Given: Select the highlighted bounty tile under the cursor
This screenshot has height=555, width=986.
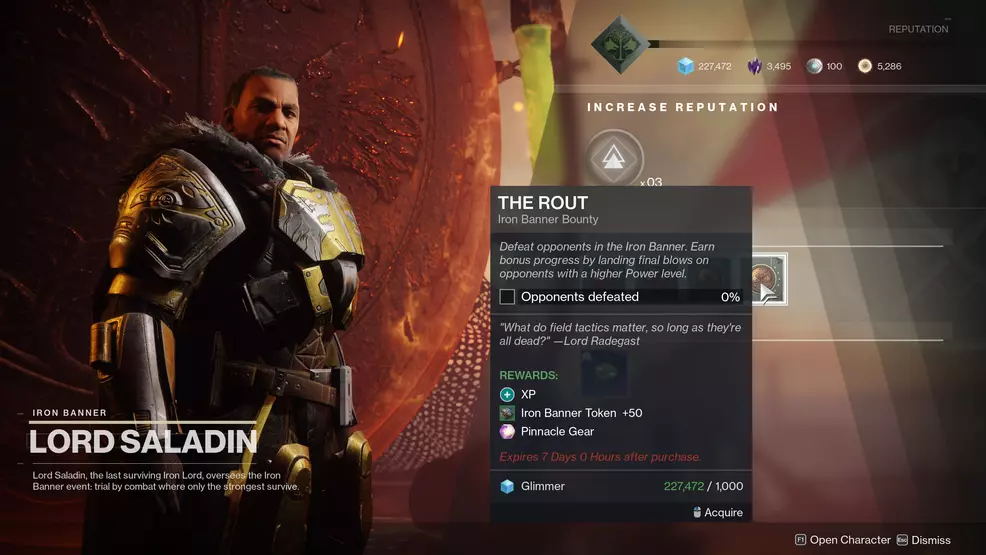Looking at the screenshot, I should [x=768, y=279].
